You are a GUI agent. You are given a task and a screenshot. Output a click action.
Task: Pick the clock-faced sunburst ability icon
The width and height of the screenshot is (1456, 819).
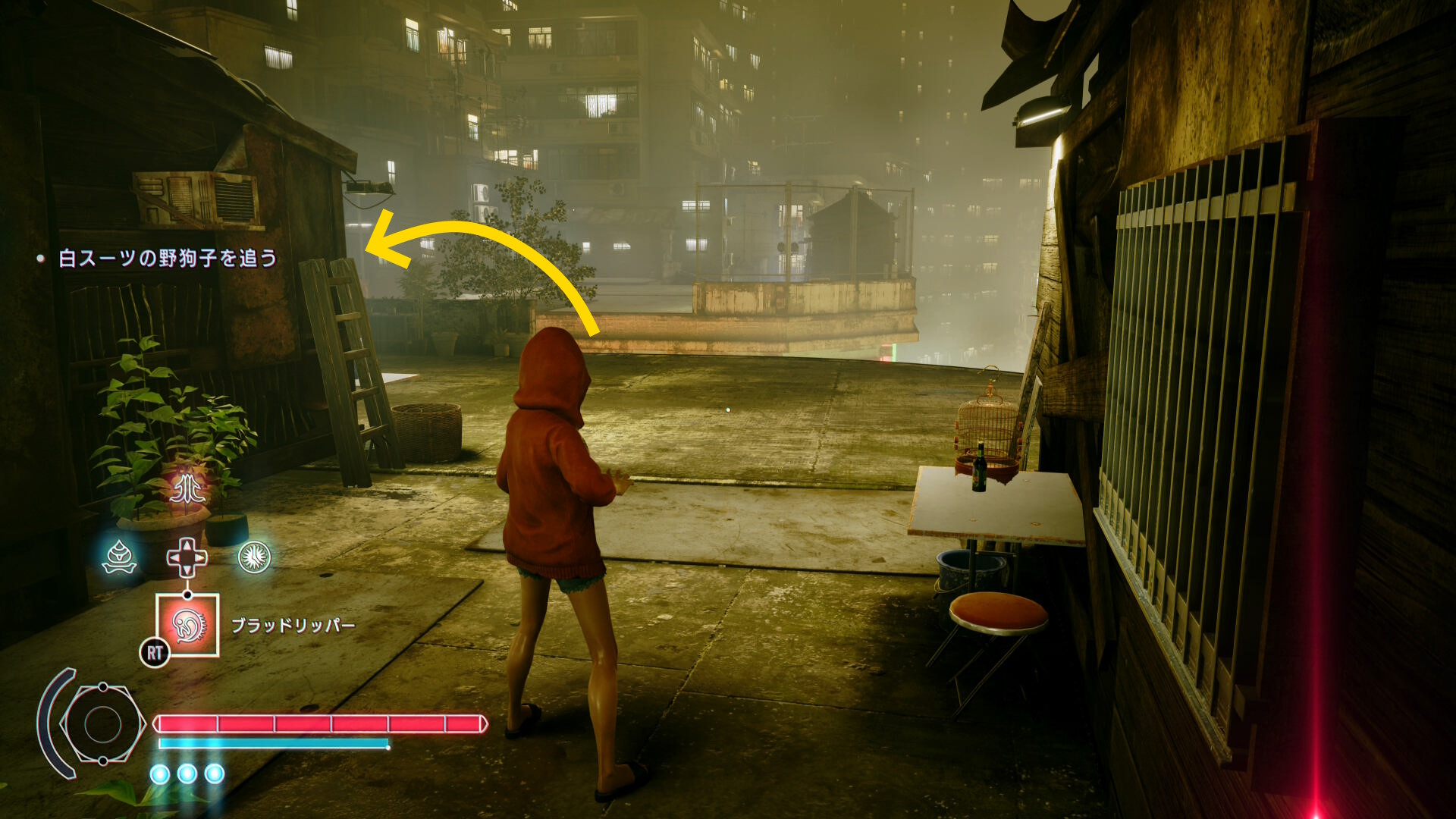[254, 557]
